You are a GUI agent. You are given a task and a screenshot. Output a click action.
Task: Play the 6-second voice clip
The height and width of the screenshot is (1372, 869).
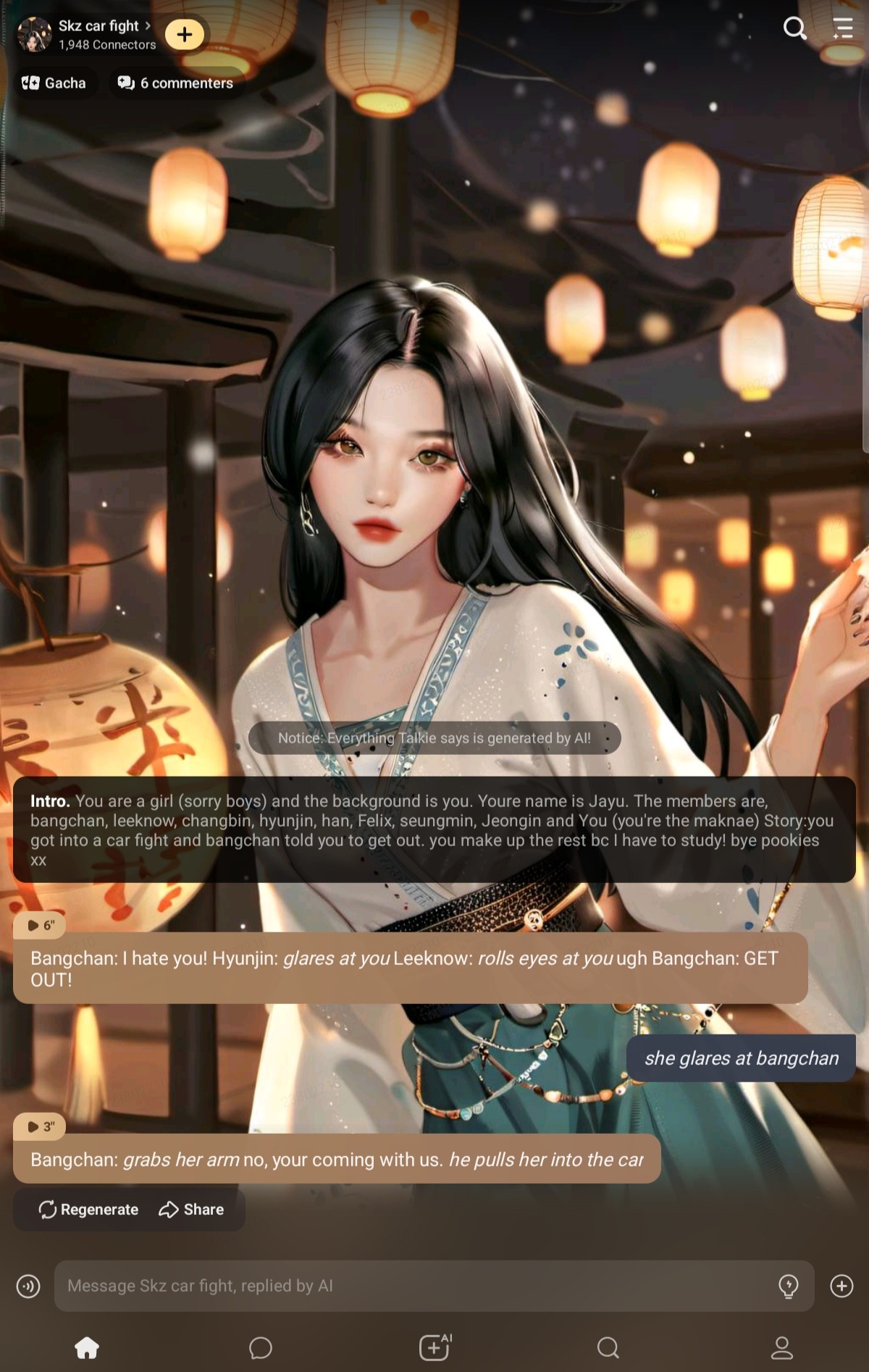[x=41, y=925]
